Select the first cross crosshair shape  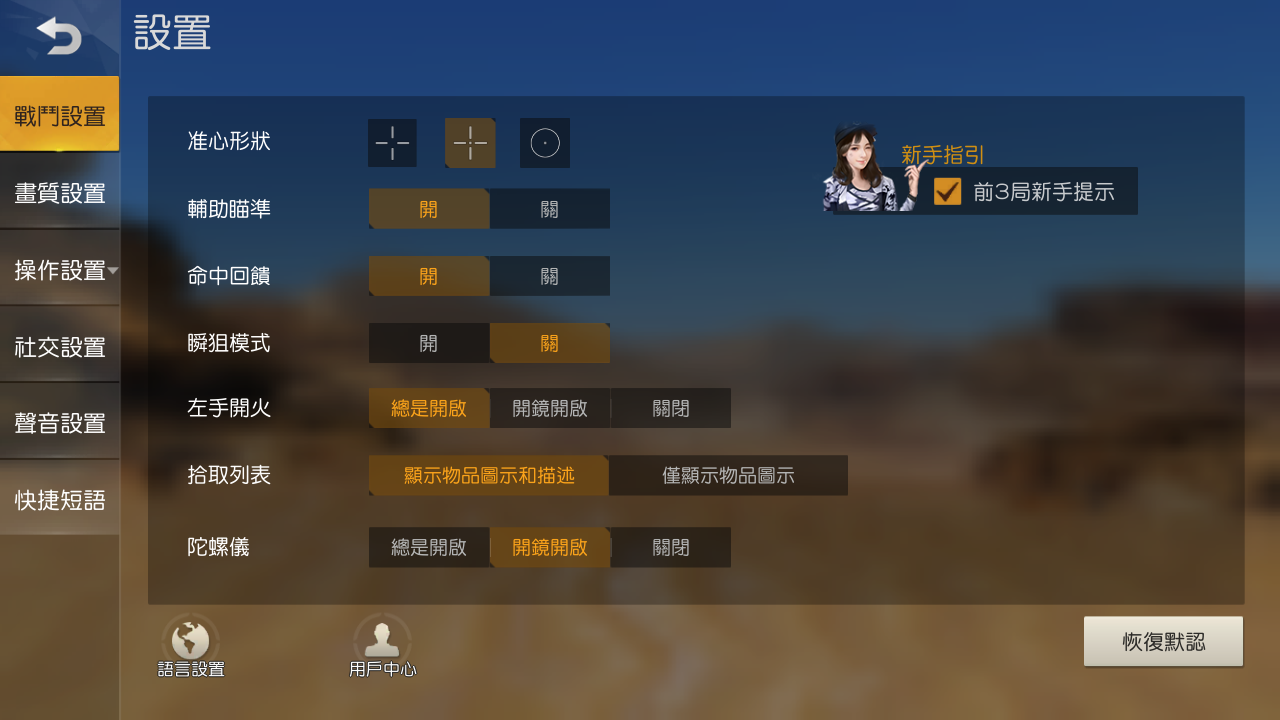point(392,143)
